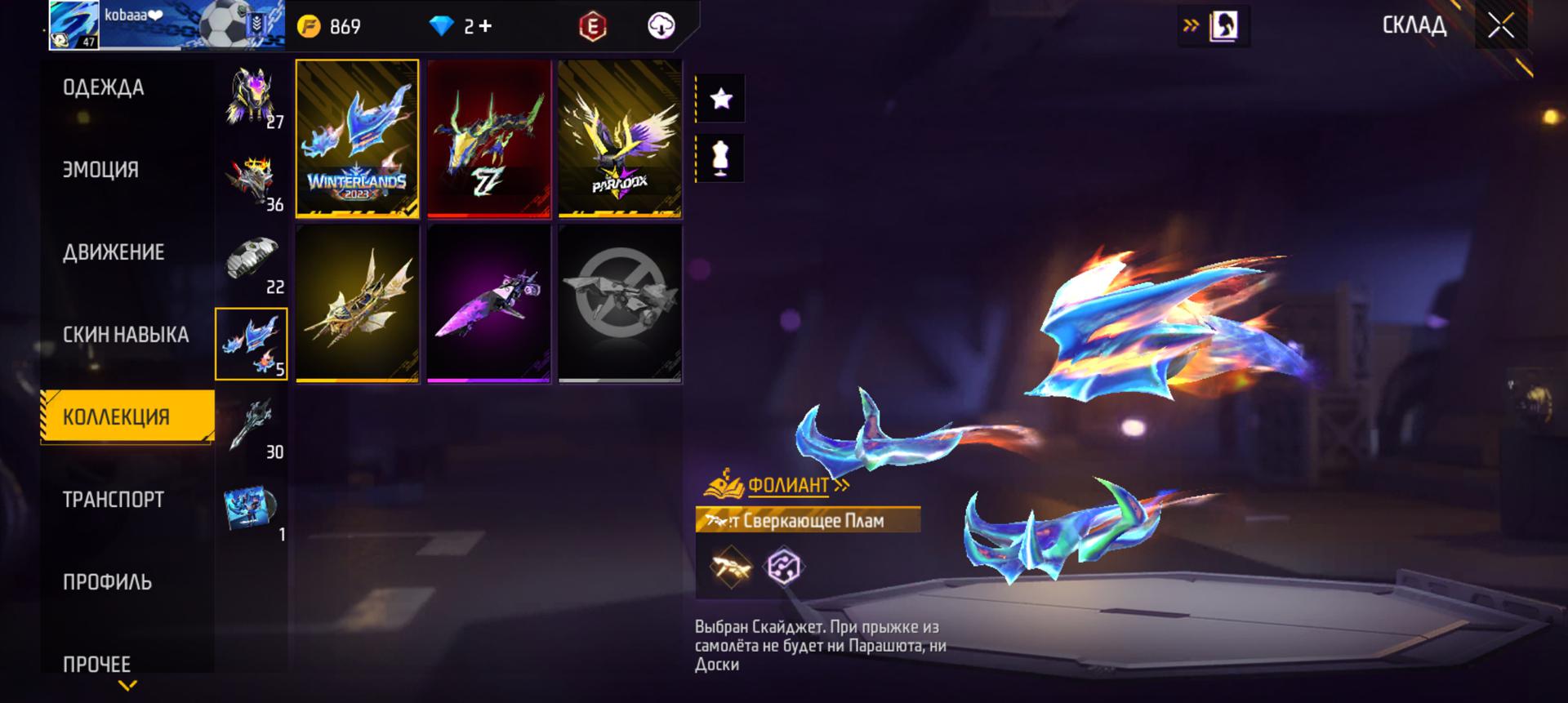The width and height of the screenshot is (1568, 703).
Task: Select the red number 7 skin tile
Action: 488,139
